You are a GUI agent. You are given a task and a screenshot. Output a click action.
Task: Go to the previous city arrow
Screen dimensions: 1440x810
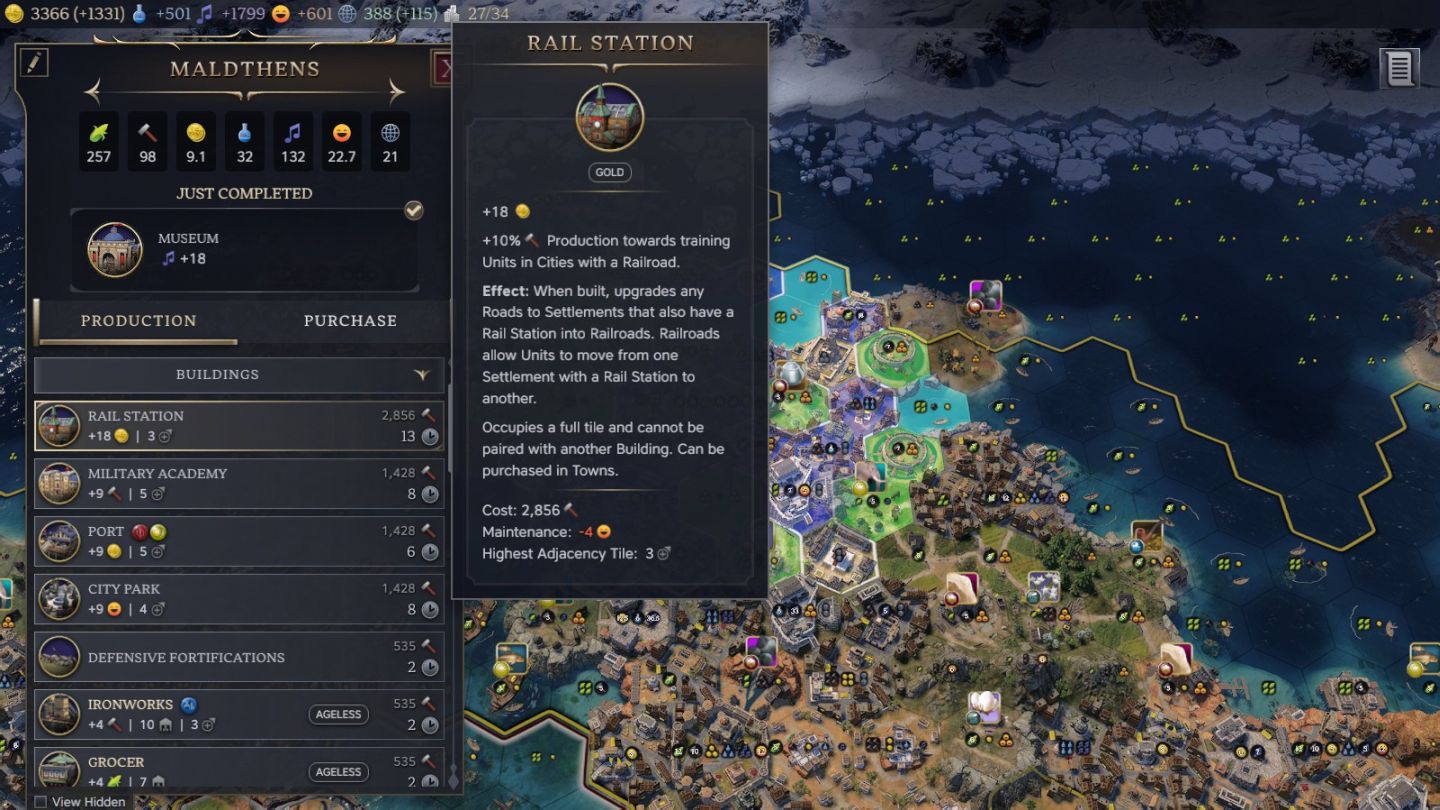[x=93, y=93]
